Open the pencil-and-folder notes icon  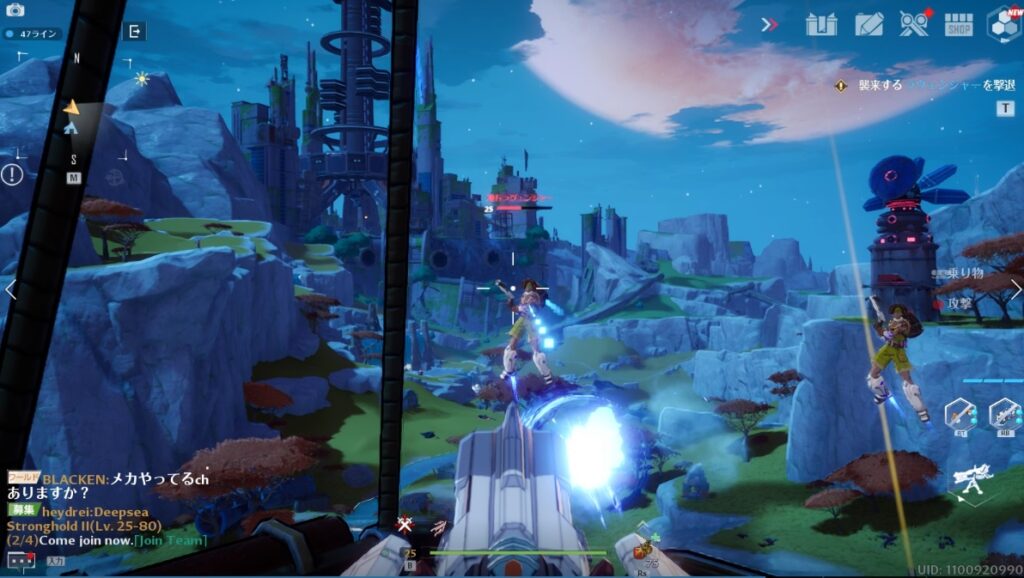[868, 23]
